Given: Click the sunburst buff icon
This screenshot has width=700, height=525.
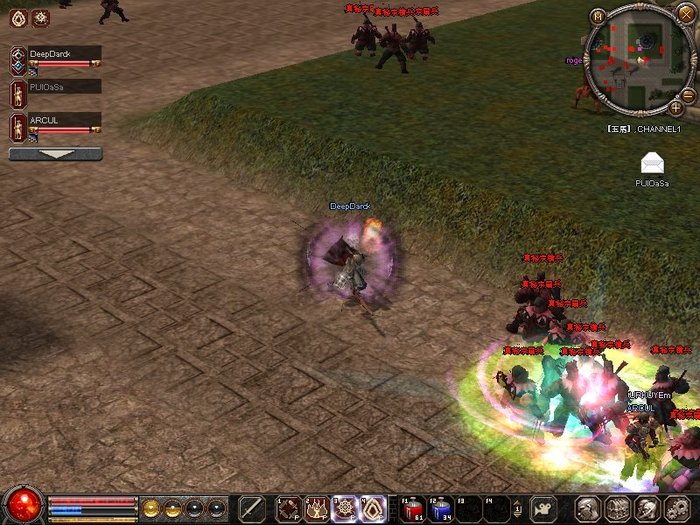Looking at the screenshot, I should tap(40, 17).
